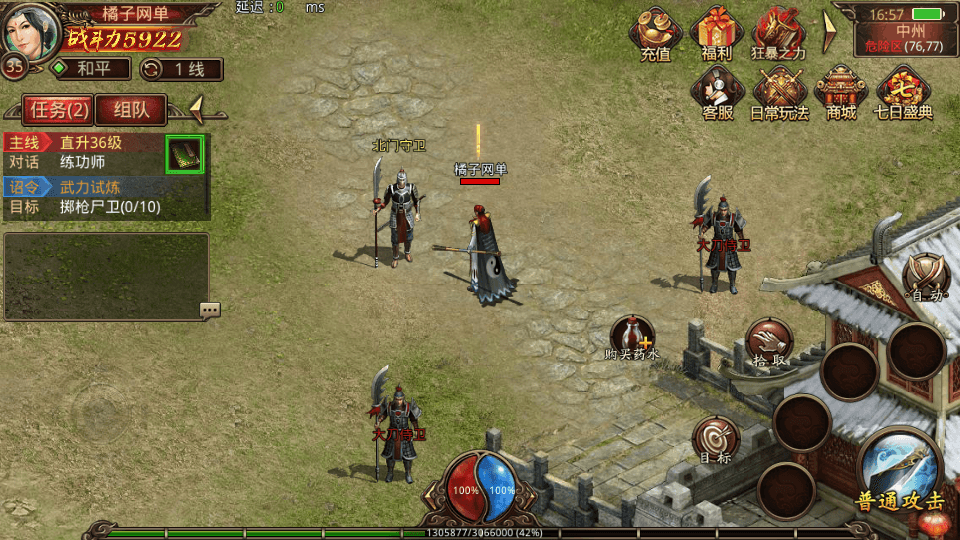The image size is (960, 540).
Task: Open 客服 customer service
Action: [x=717, y=92]
